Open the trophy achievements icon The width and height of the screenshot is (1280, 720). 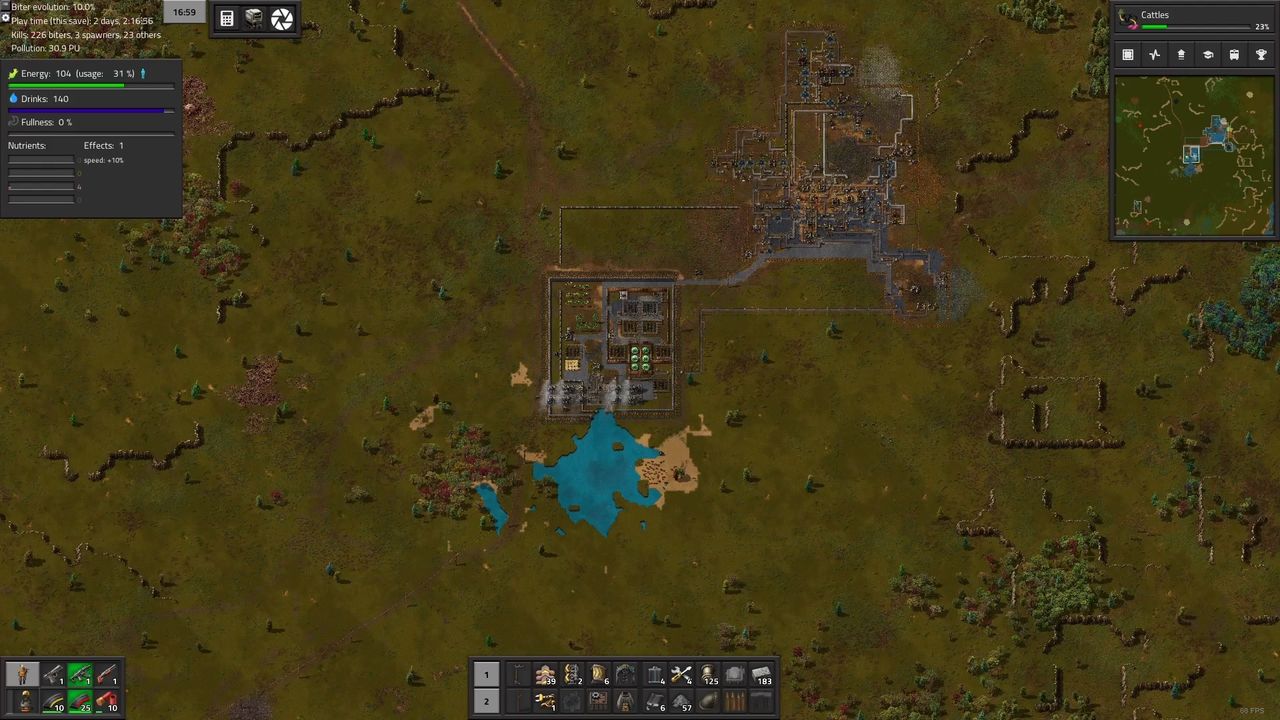[1261, 55]
